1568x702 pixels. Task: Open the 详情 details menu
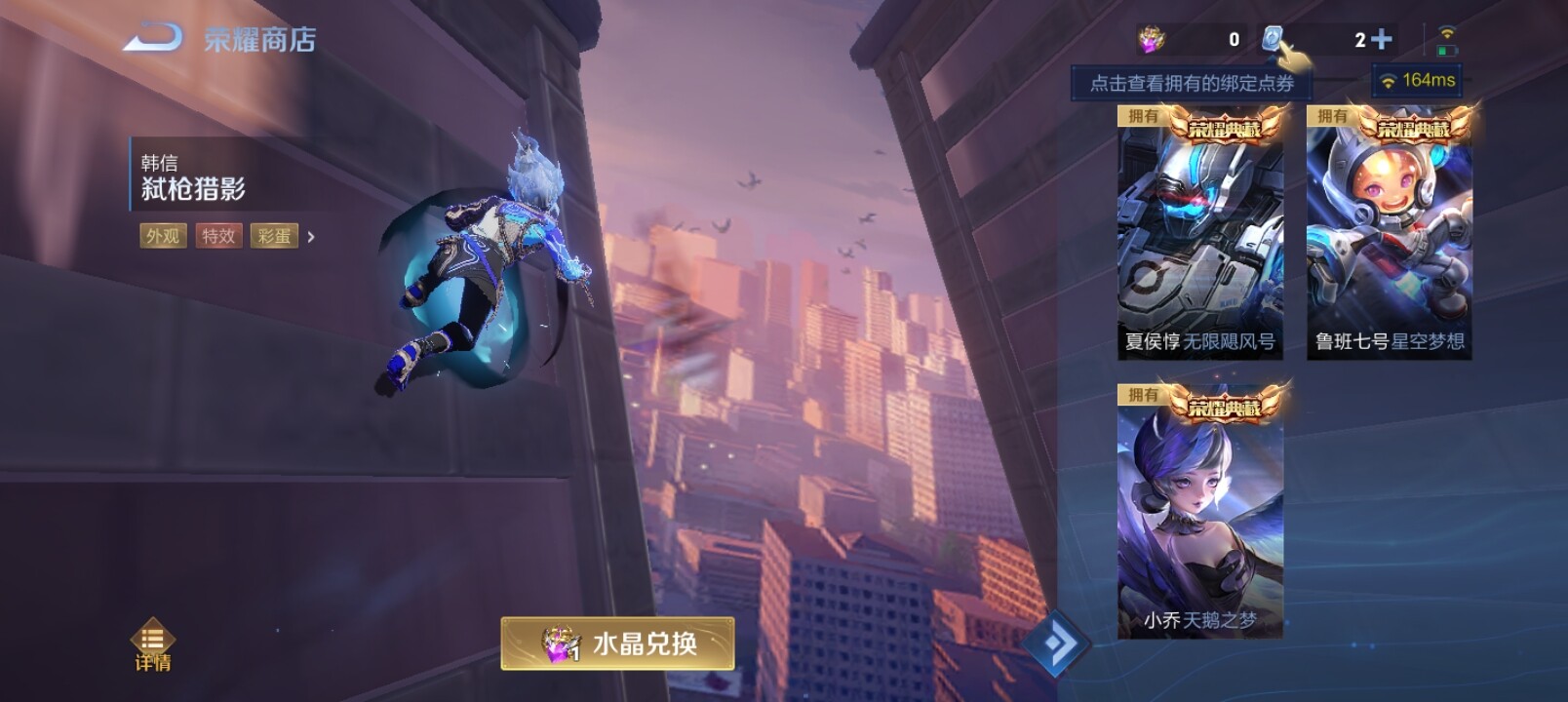pyautogui.click(x=152, y=644)
